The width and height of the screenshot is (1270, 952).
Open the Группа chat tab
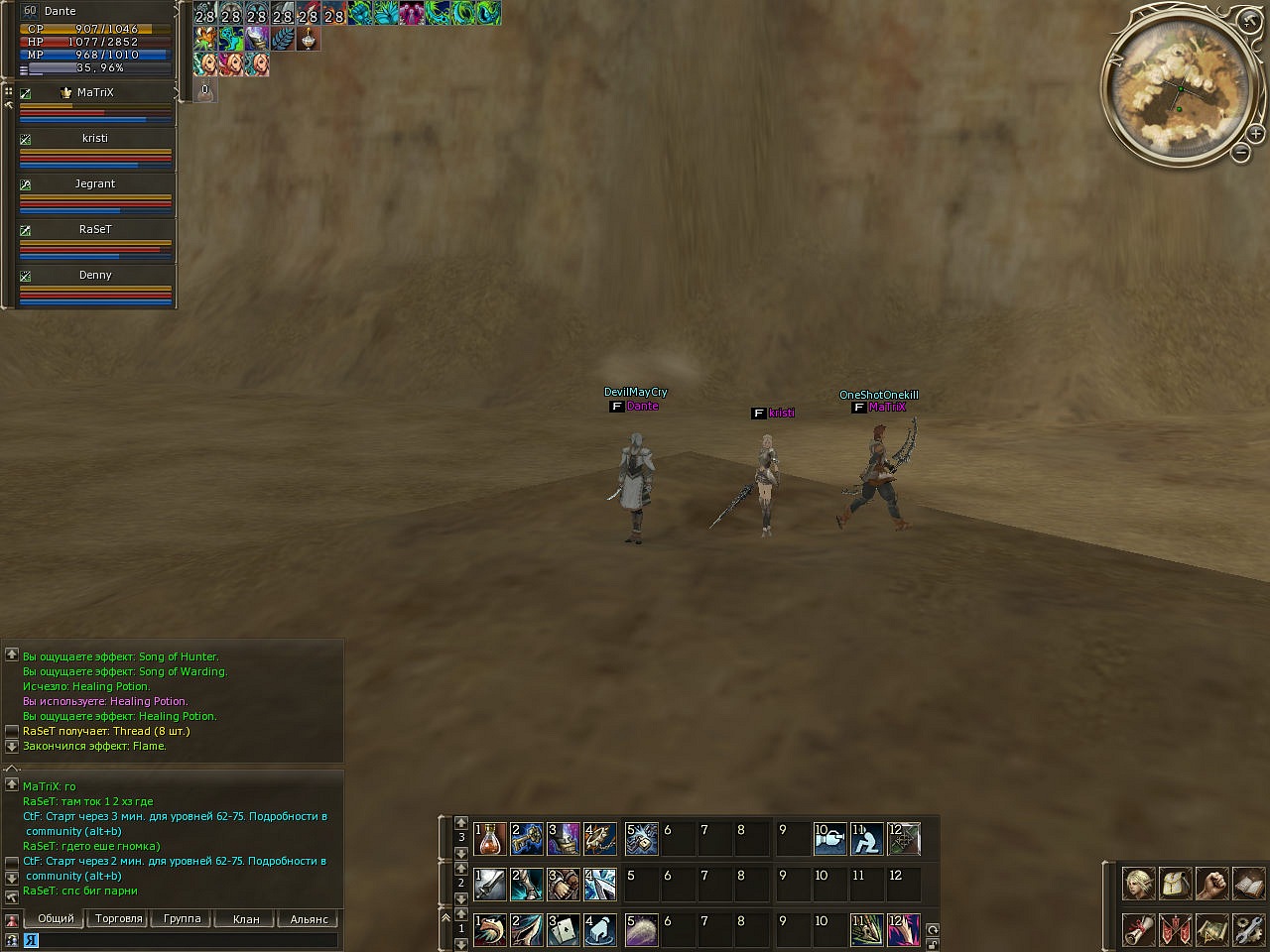[x=182, y=919]
